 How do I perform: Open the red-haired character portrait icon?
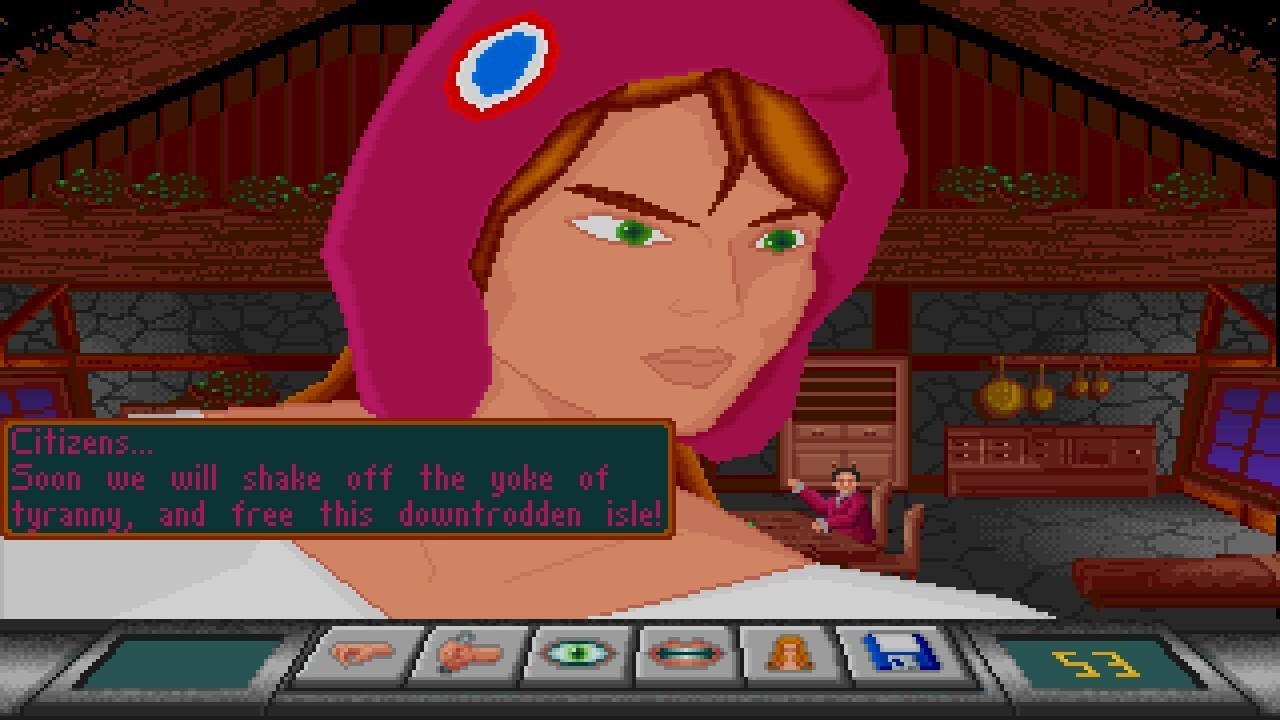[x=787, y=656]
